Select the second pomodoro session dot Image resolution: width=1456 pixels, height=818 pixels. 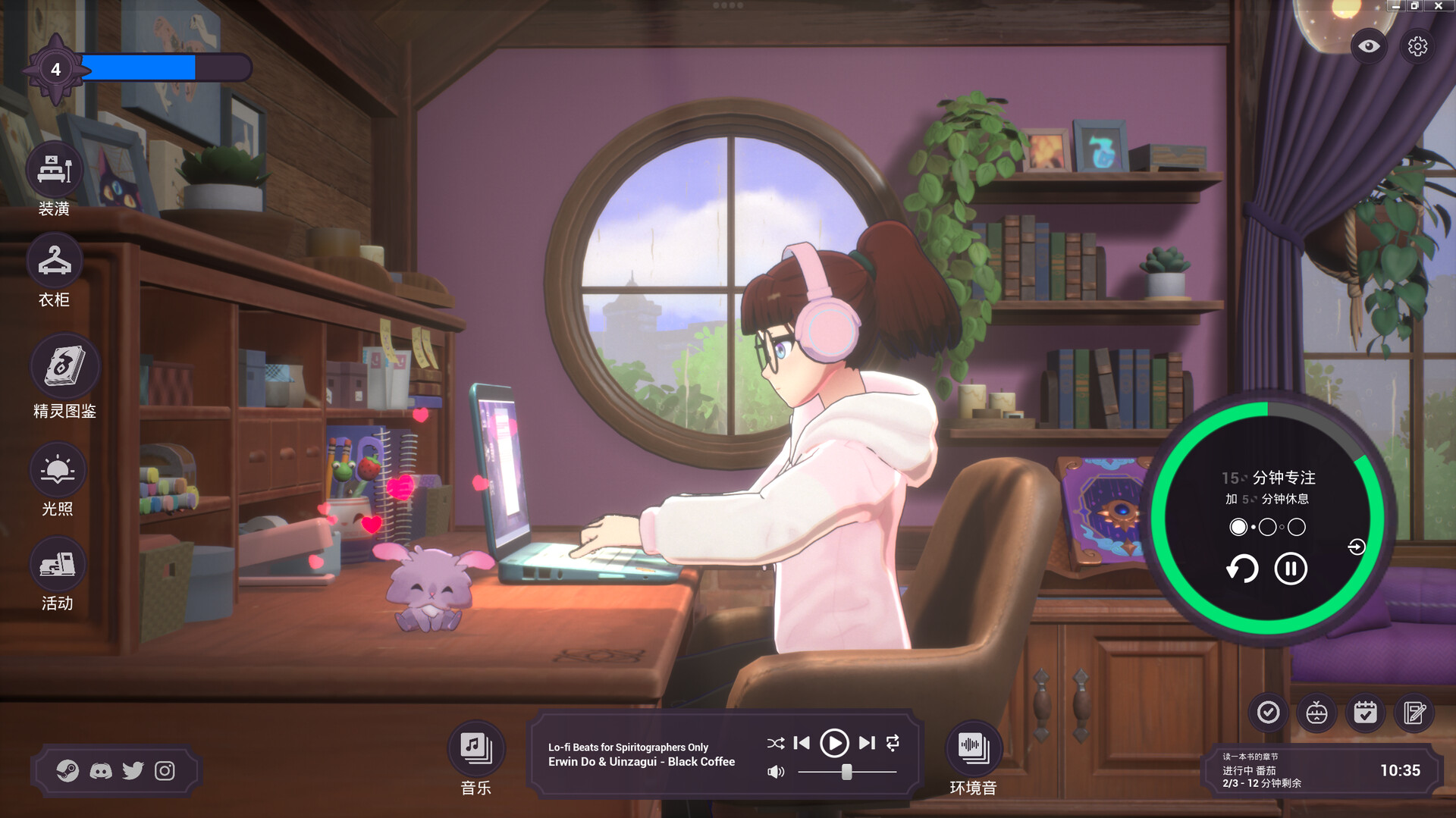click(1266, 527)
